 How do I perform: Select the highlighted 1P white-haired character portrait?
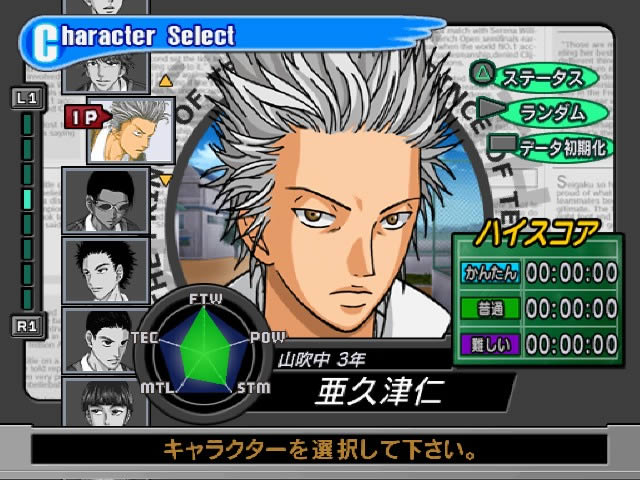(x=131, y=130)
